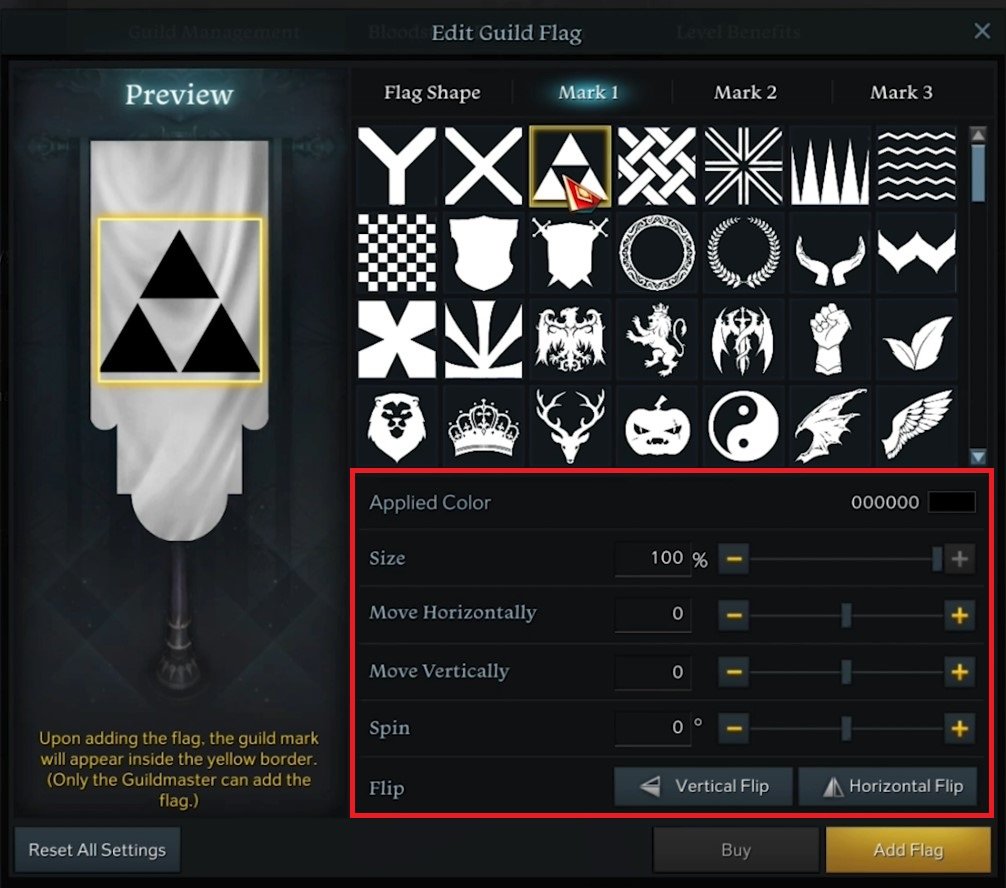Apply Vertical Flip to the mark
This screenshot has width=1006, height=888.
704,786
